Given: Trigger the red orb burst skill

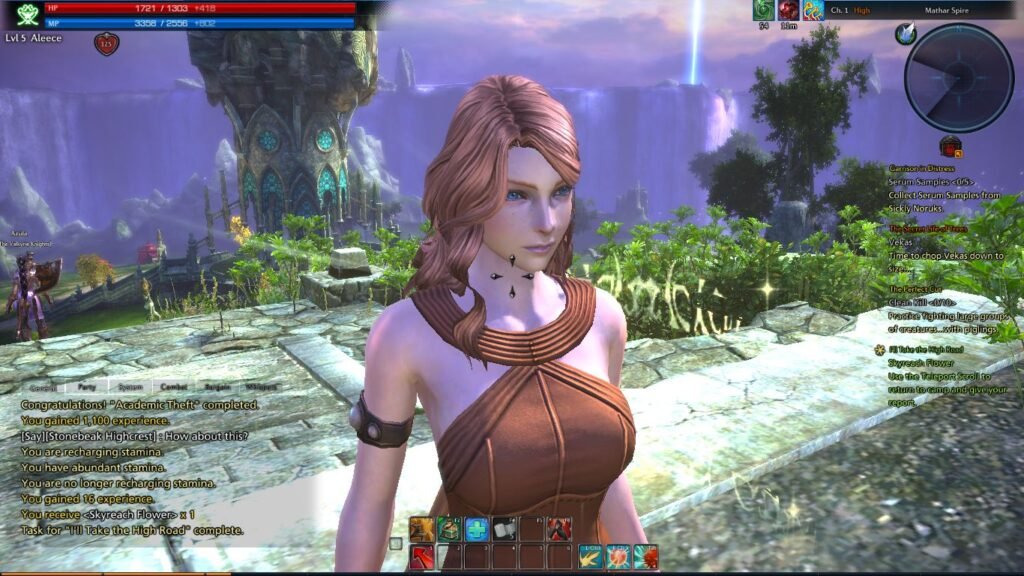Looking at the screenshot, I should (618, 557).
